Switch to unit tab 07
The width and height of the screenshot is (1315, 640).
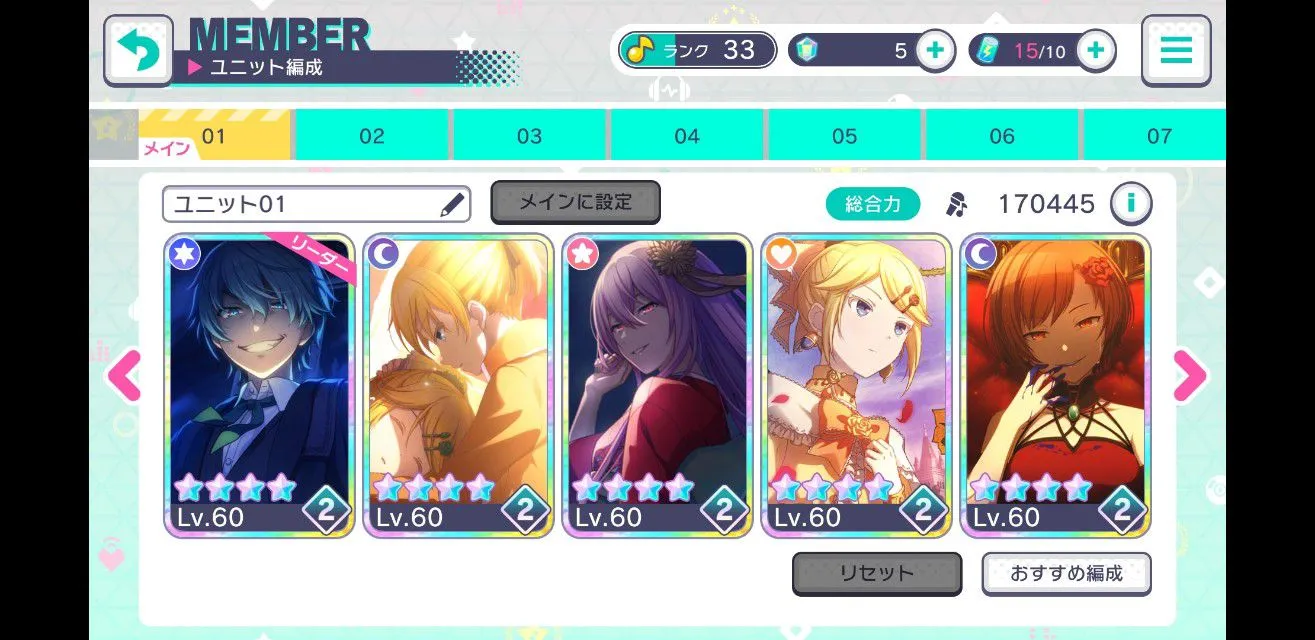click(x=1158, y=136)
